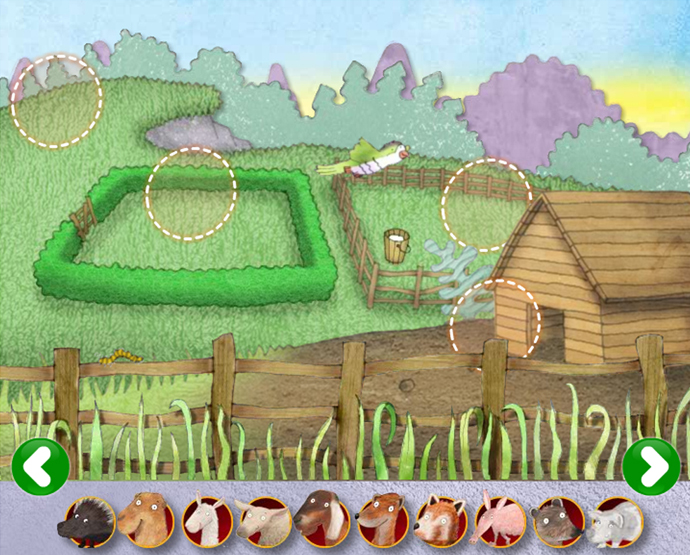Advance to the next scene with the right arrow
The image size is (690, 555).
click(x=650, y=466)
